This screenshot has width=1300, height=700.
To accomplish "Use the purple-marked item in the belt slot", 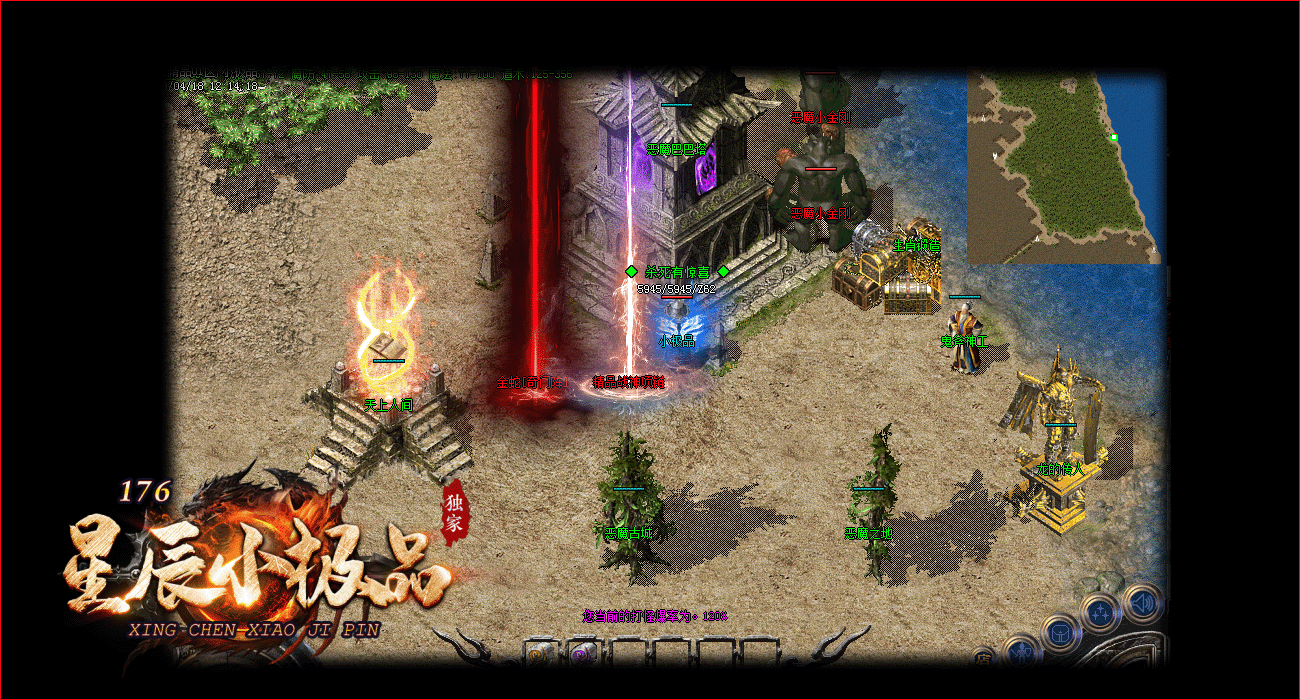I will [x=582, y=653].
